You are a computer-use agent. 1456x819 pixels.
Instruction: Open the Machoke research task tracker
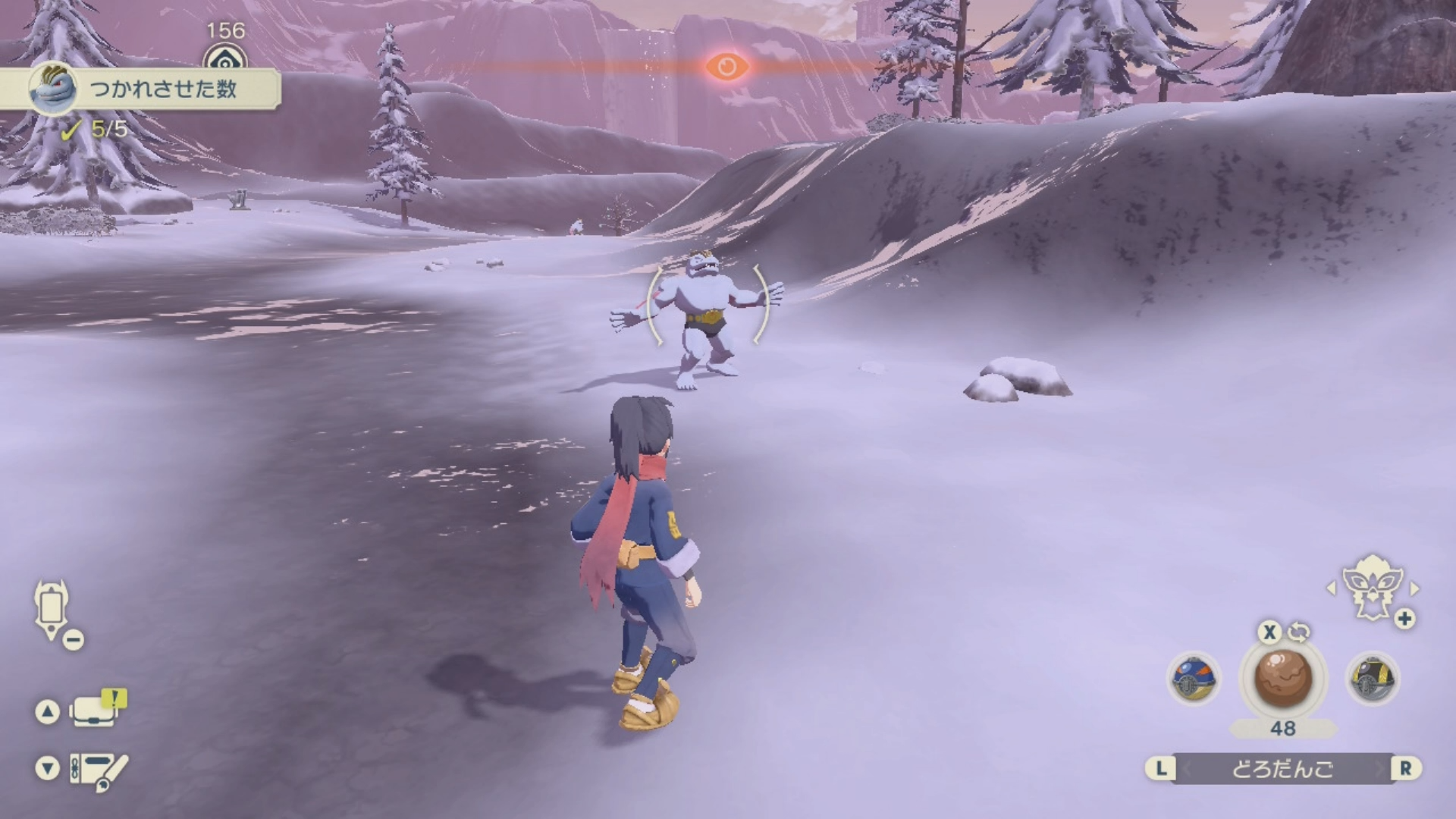(140, 89)
